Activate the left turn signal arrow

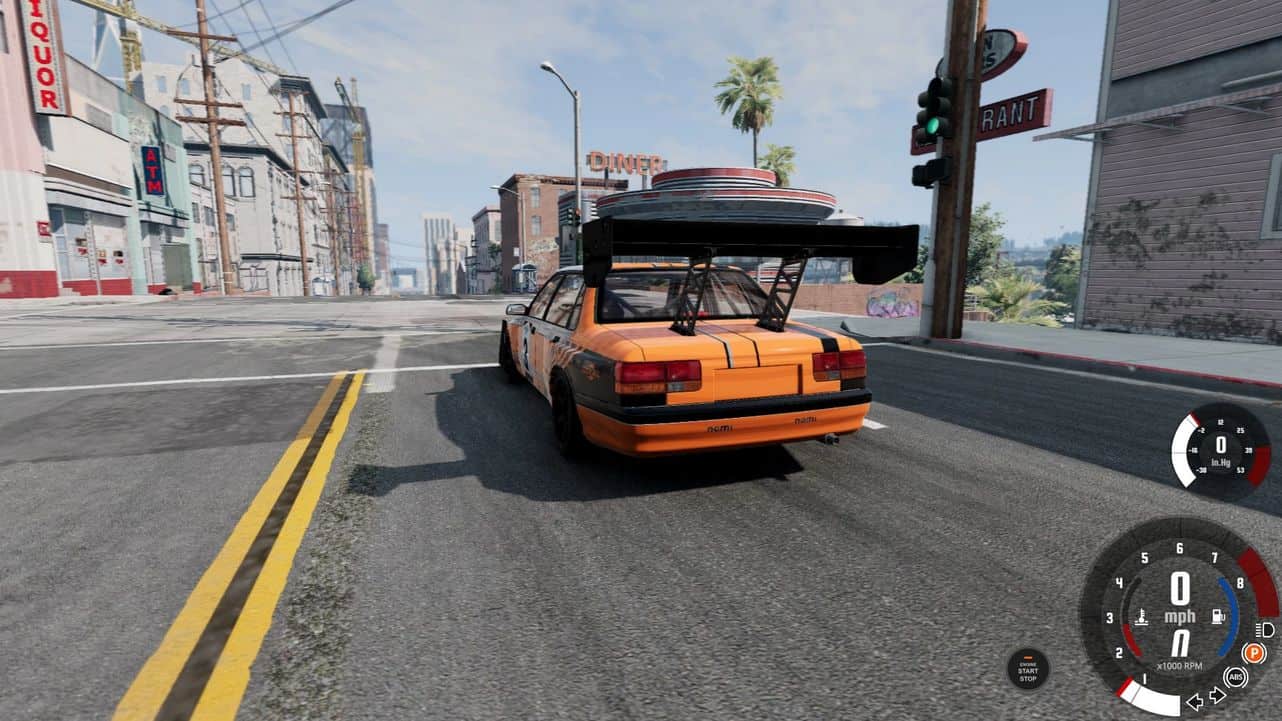[x=1194, y=701]
